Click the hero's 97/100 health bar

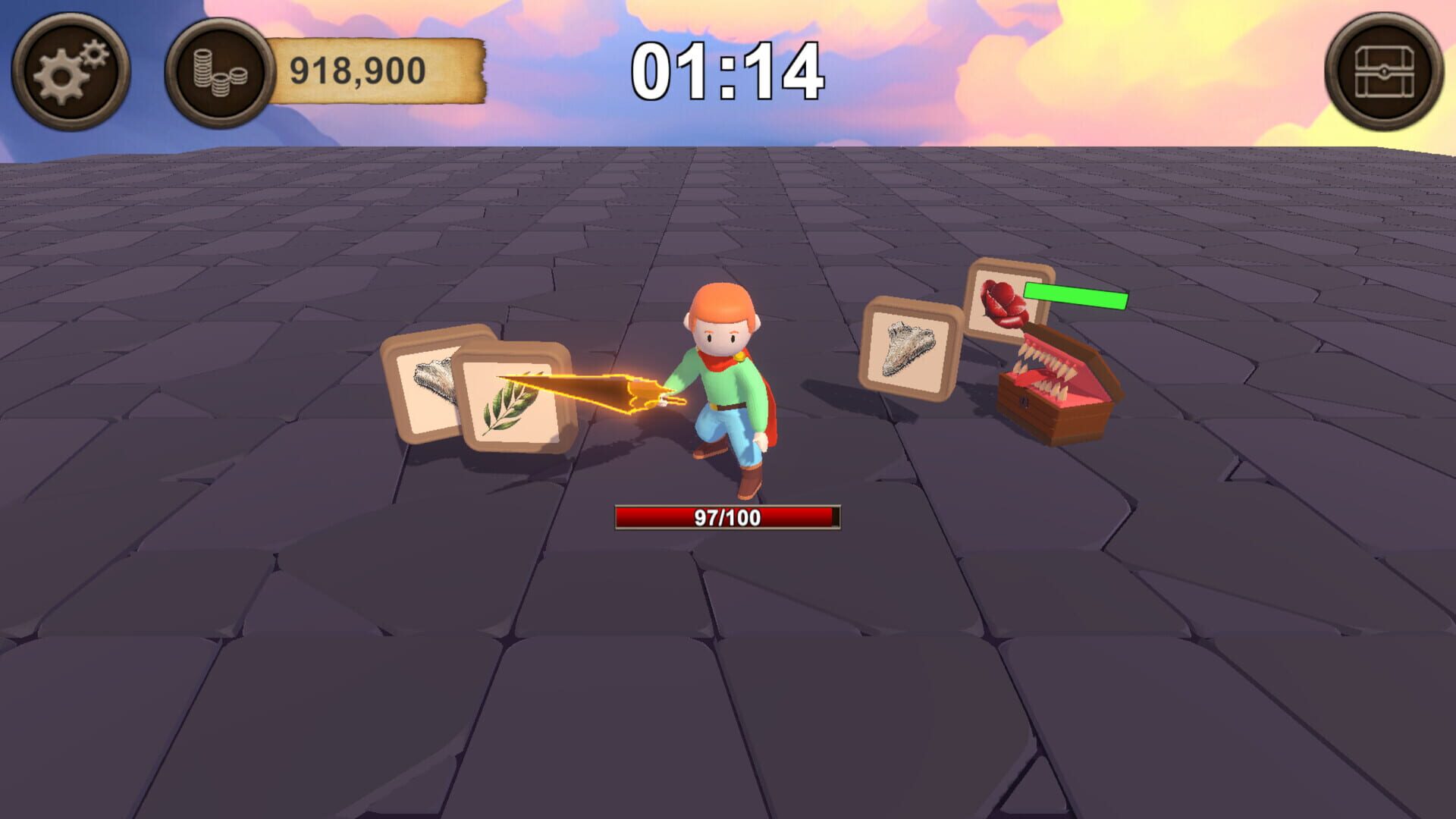pyautogui.click(x=728, y=516)
